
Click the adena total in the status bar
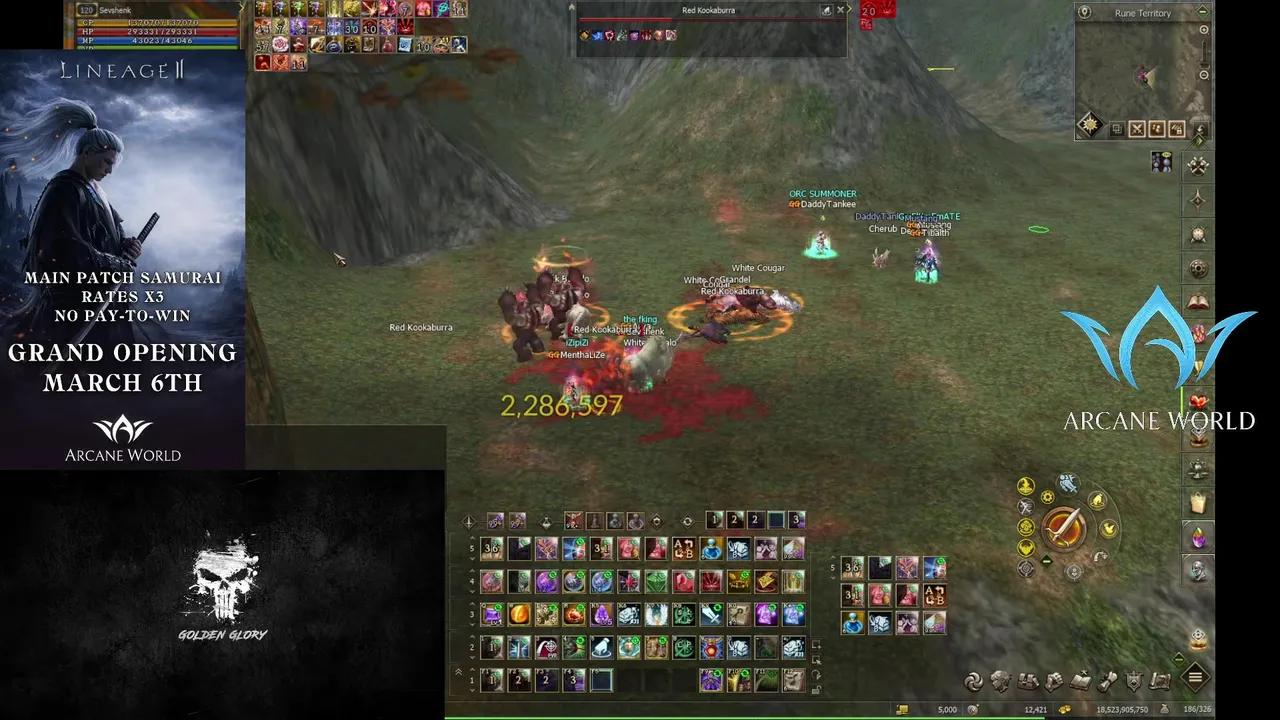click(x=1122, y=707)
